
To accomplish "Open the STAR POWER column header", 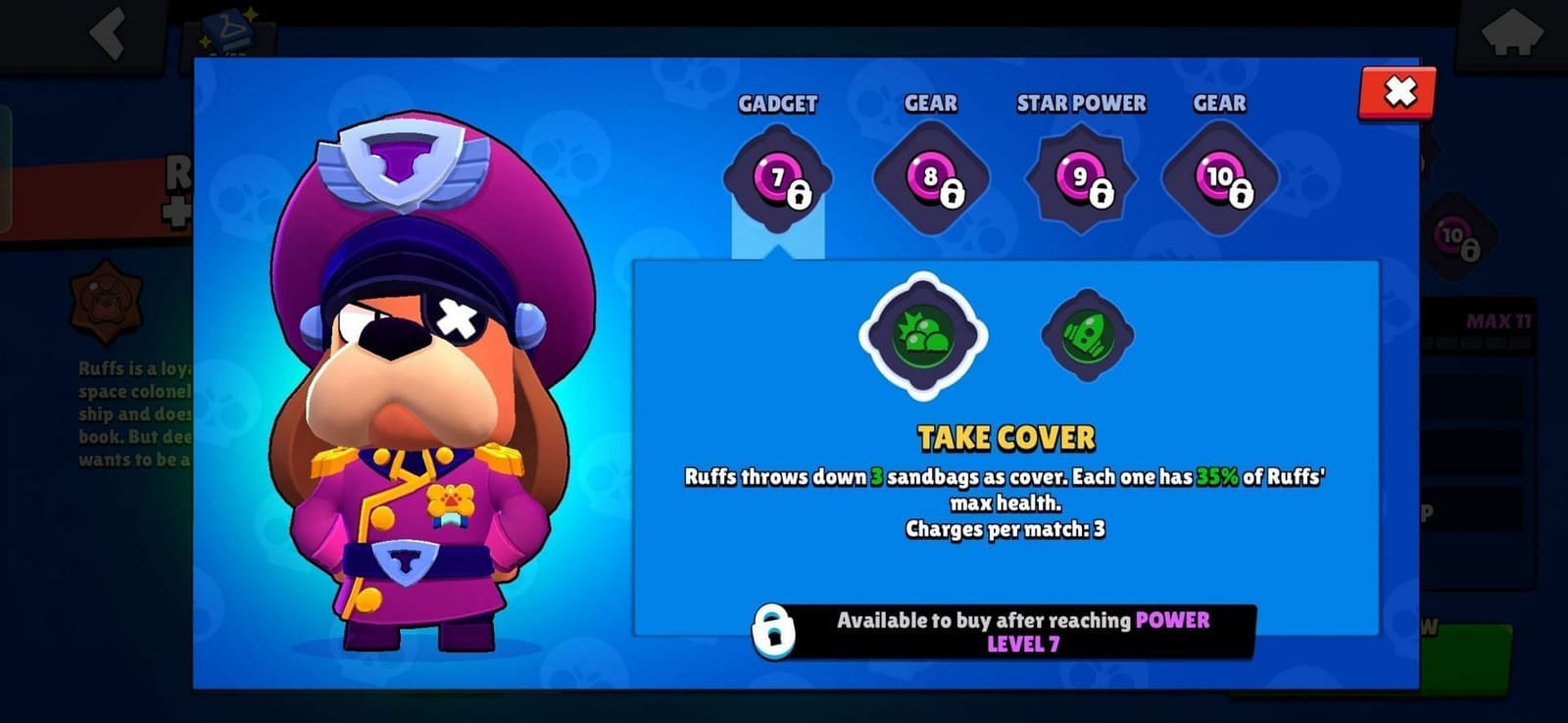I will 1081,103.
